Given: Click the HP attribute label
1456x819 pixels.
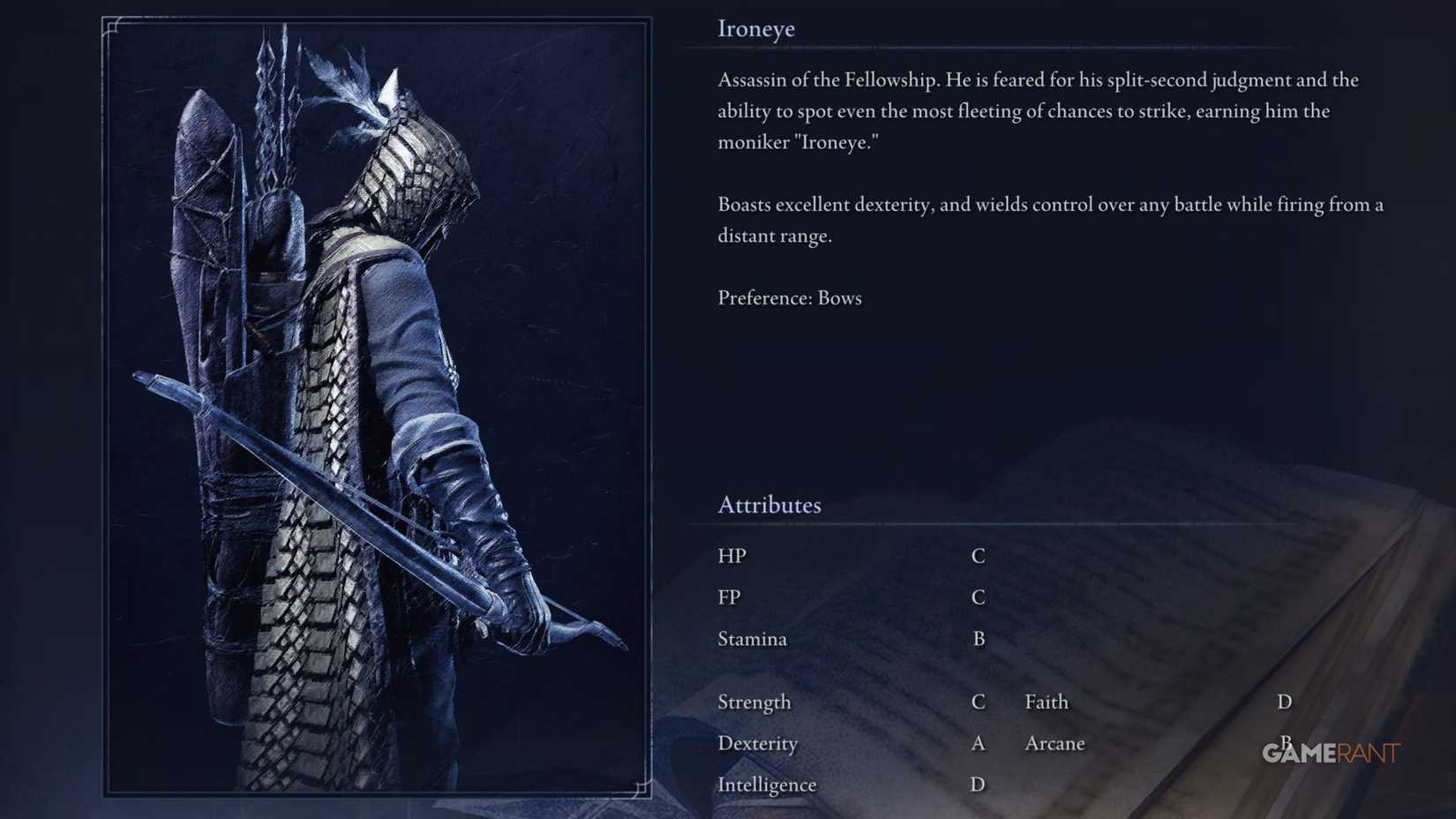Looking at the screenshot, I should [733, 556].
